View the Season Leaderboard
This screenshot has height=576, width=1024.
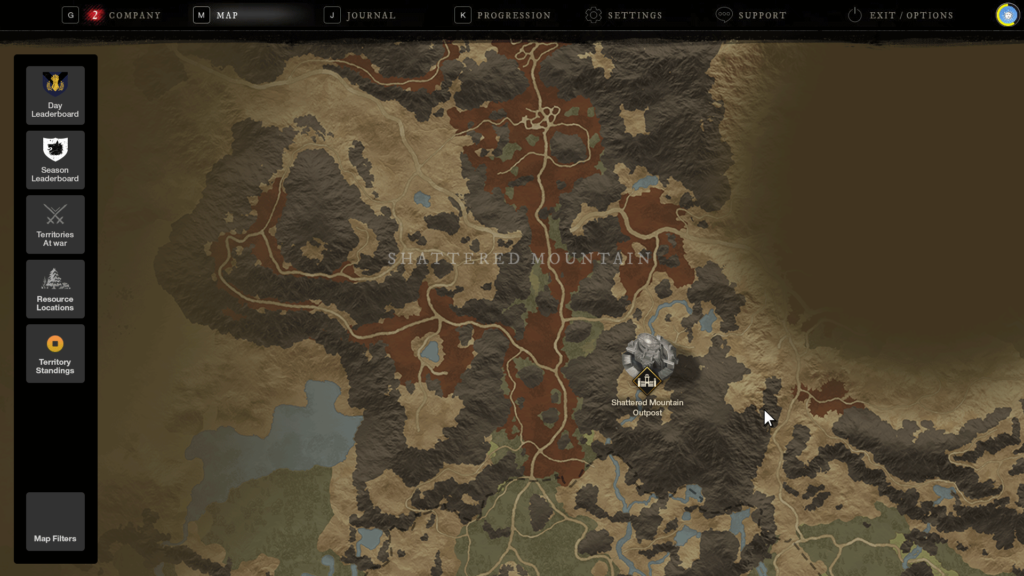point(55,160)
